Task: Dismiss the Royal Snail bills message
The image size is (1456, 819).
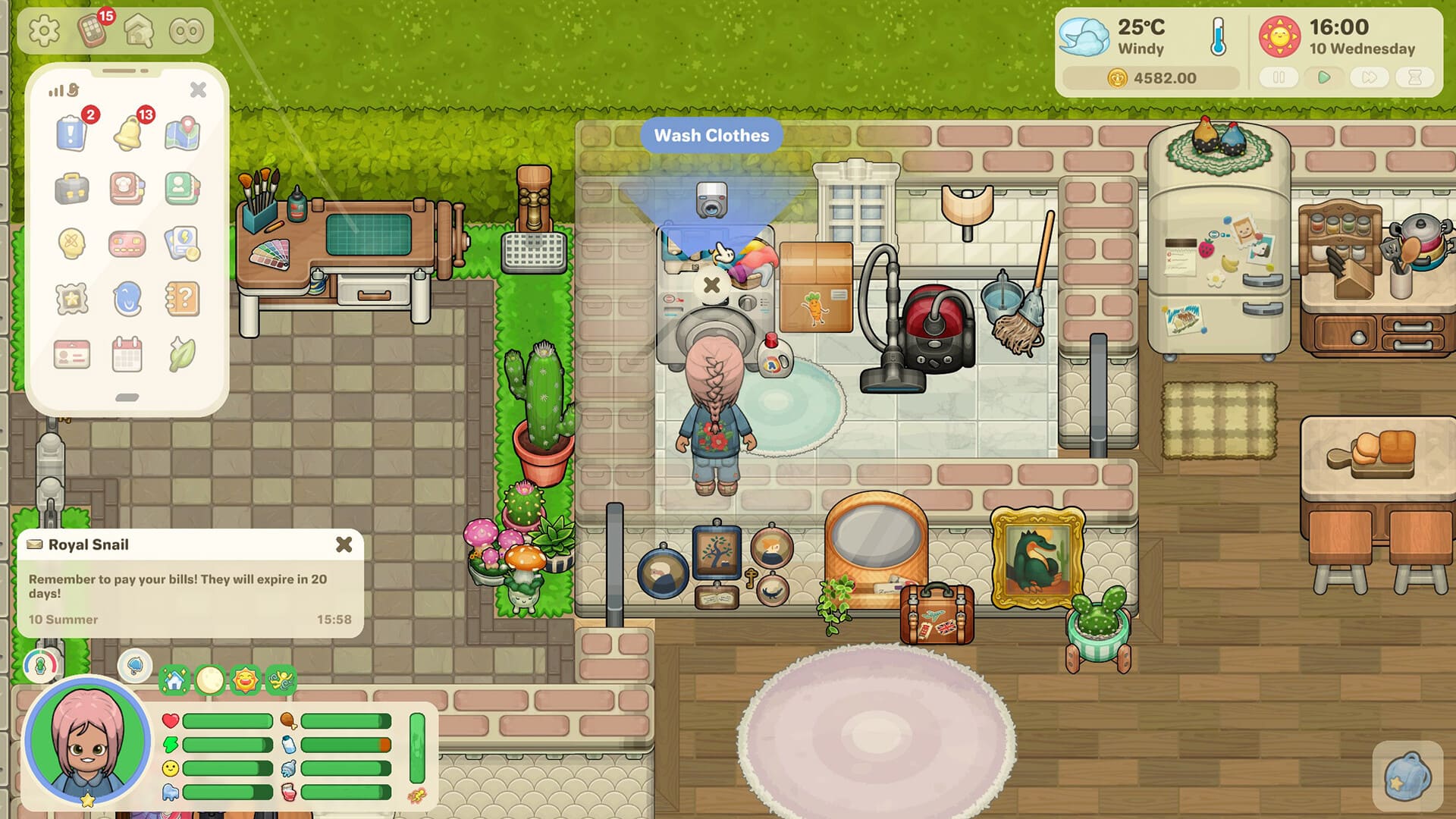Action: (344, 544)
